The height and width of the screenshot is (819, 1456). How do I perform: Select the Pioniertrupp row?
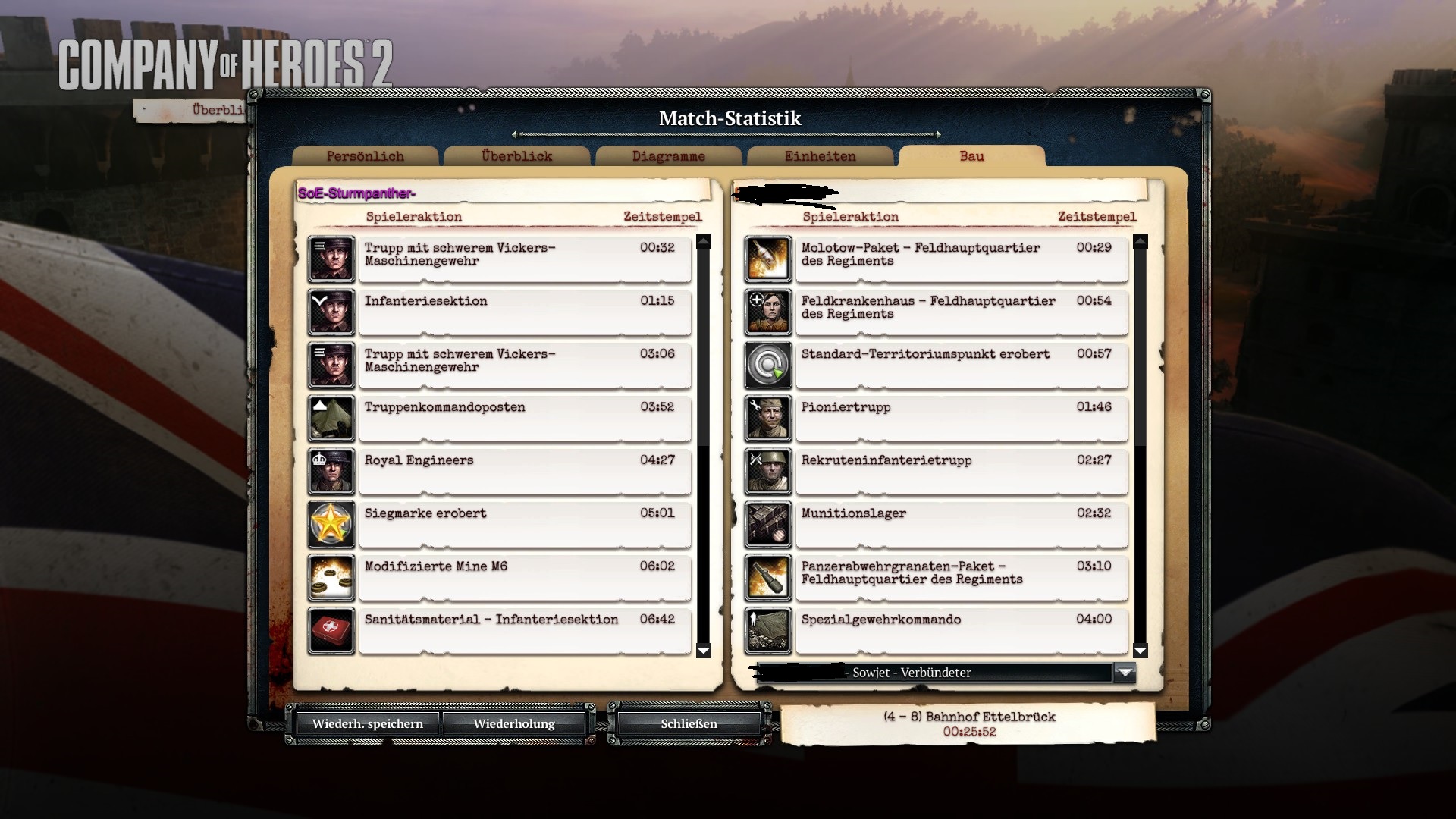click(960, 418)
